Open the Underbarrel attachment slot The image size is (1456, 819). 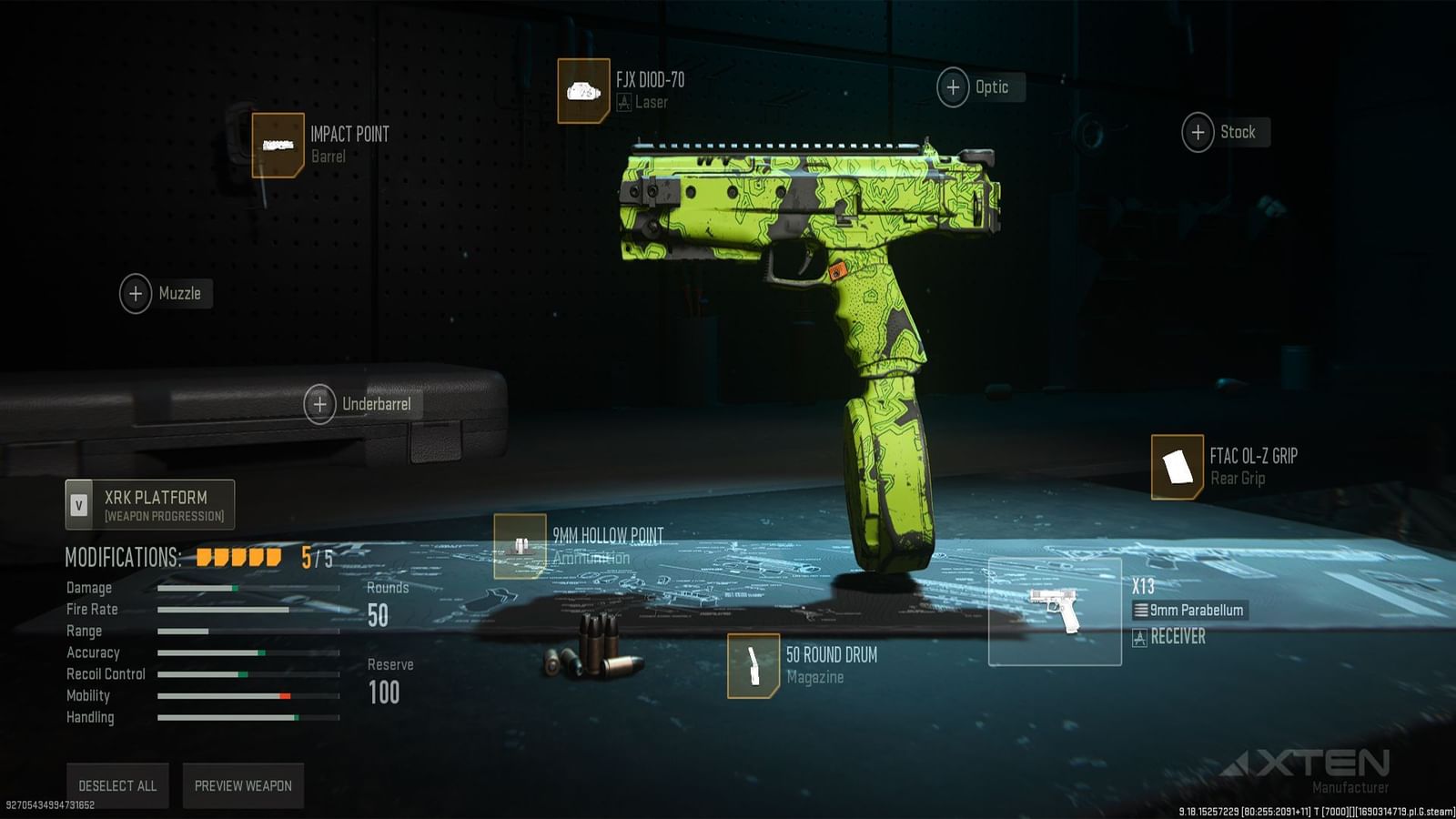tap(320, 402)
